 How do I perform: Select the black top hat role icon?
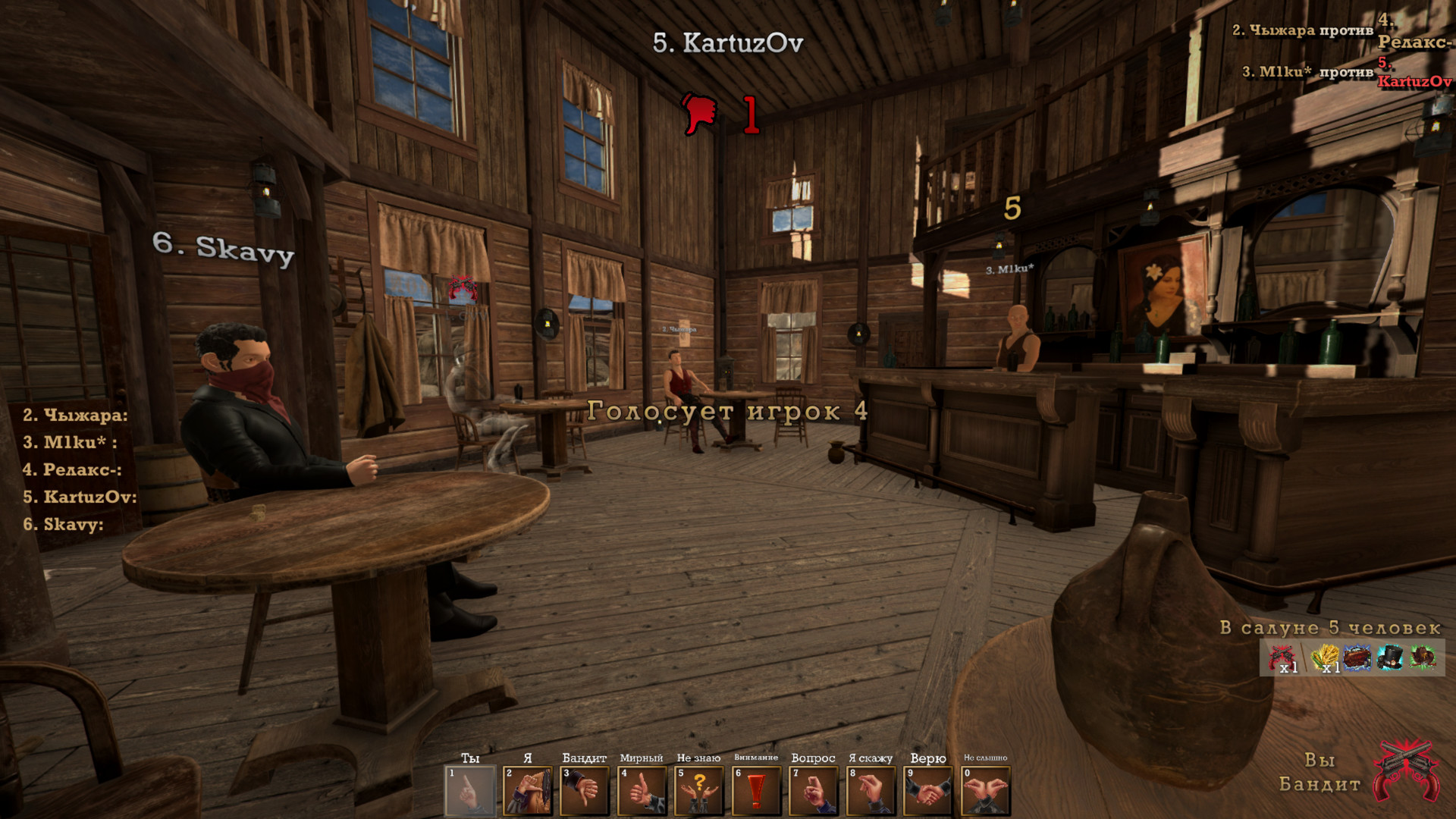click(x=1390, y=657)
